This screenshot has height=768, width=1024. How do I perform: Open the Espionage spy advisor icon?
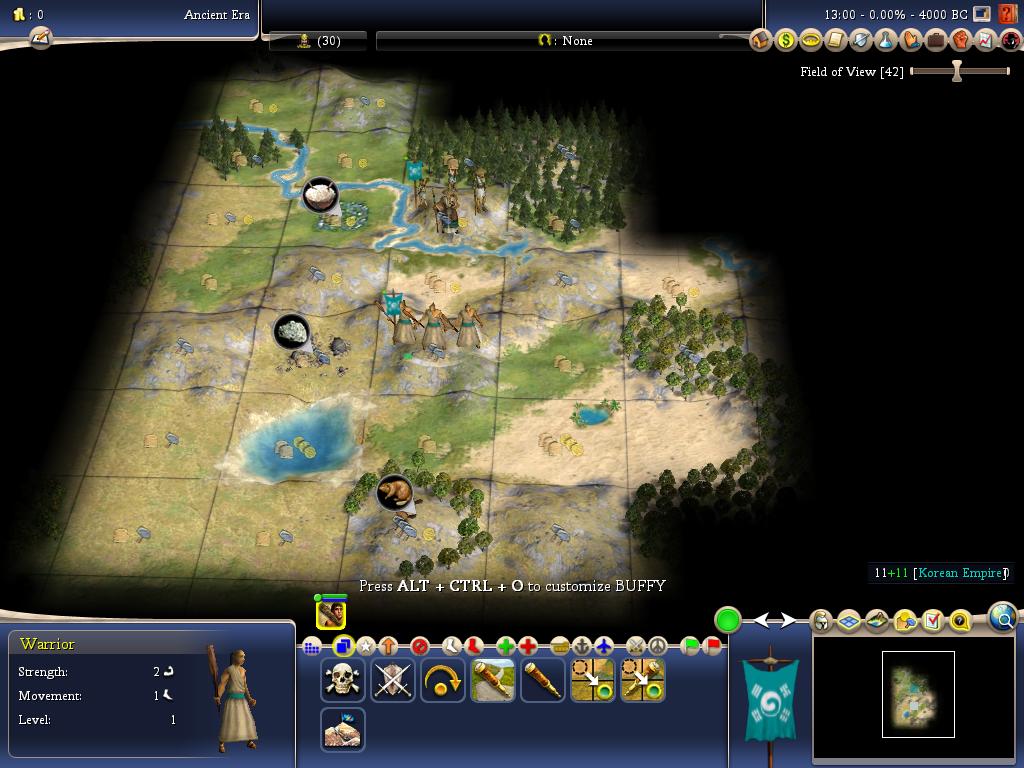1010,41
